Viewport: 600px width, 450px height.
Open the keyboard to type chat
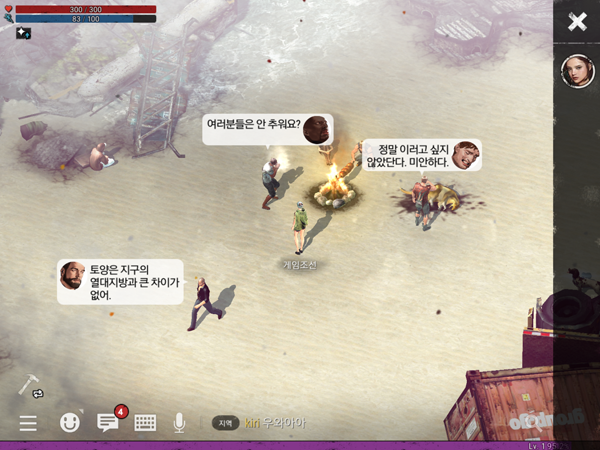click(145, 423)
